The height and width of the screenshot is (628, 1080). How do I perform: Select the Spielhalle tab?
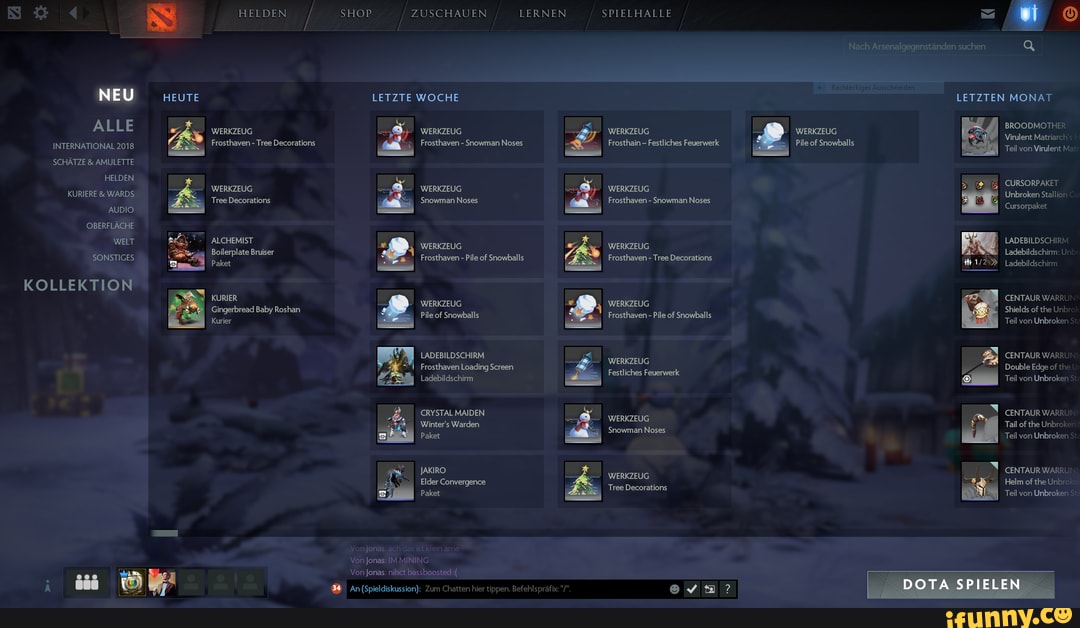click(x=636, y=14)
